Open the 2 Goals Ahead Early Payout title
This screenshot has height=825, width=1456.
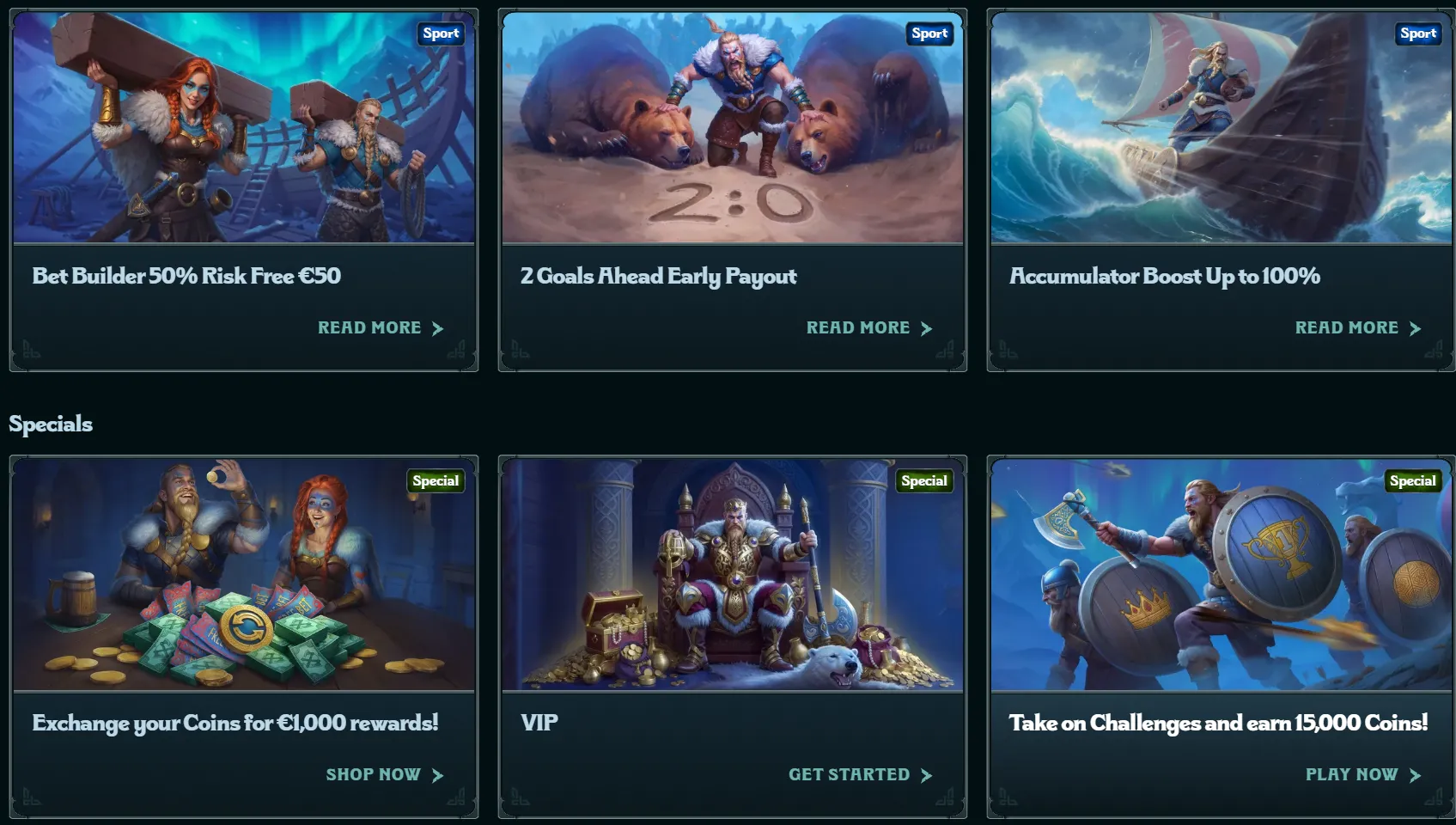658,276
